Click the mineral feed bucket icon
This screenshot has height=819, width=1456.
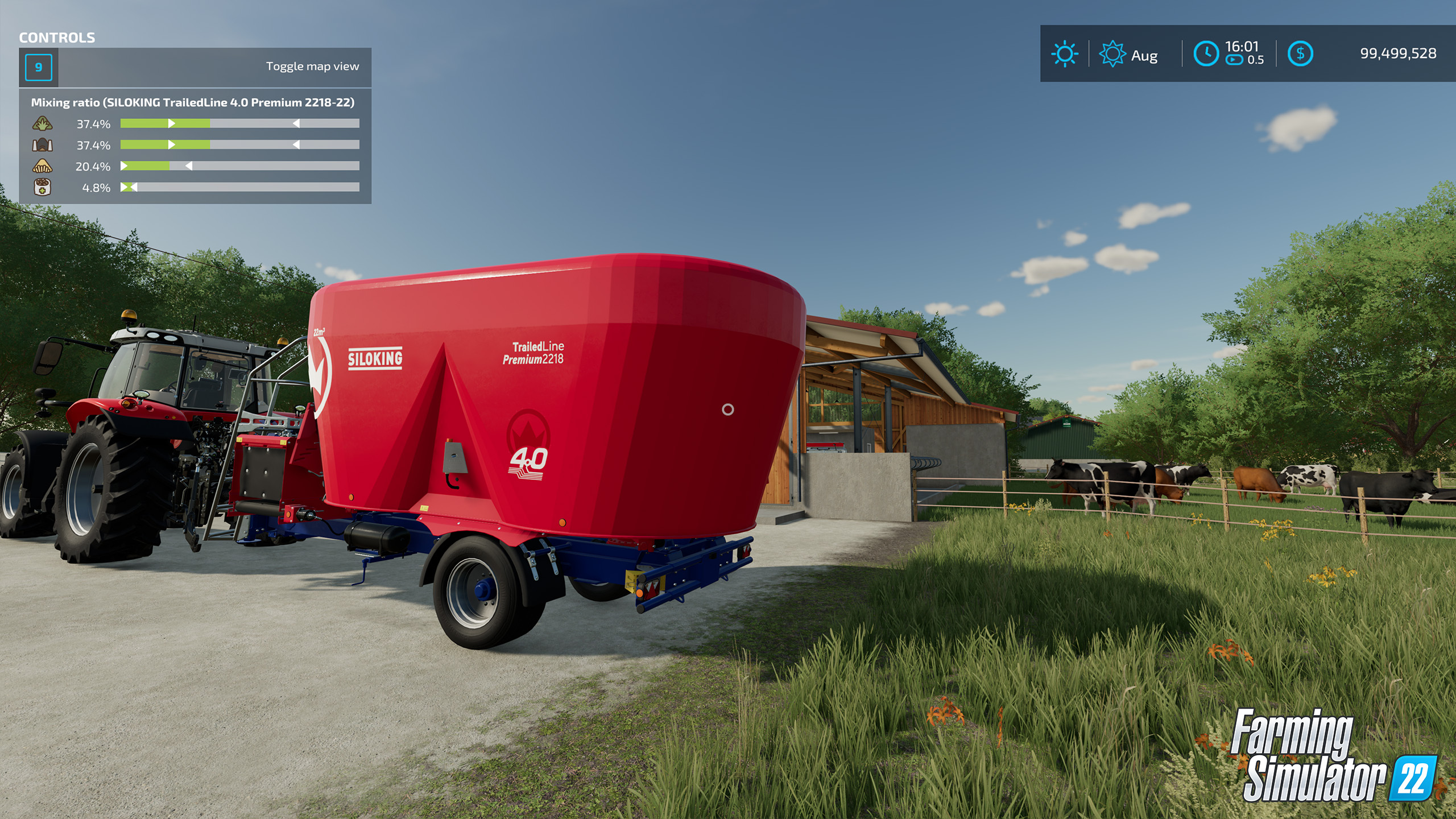pos(43,187)
